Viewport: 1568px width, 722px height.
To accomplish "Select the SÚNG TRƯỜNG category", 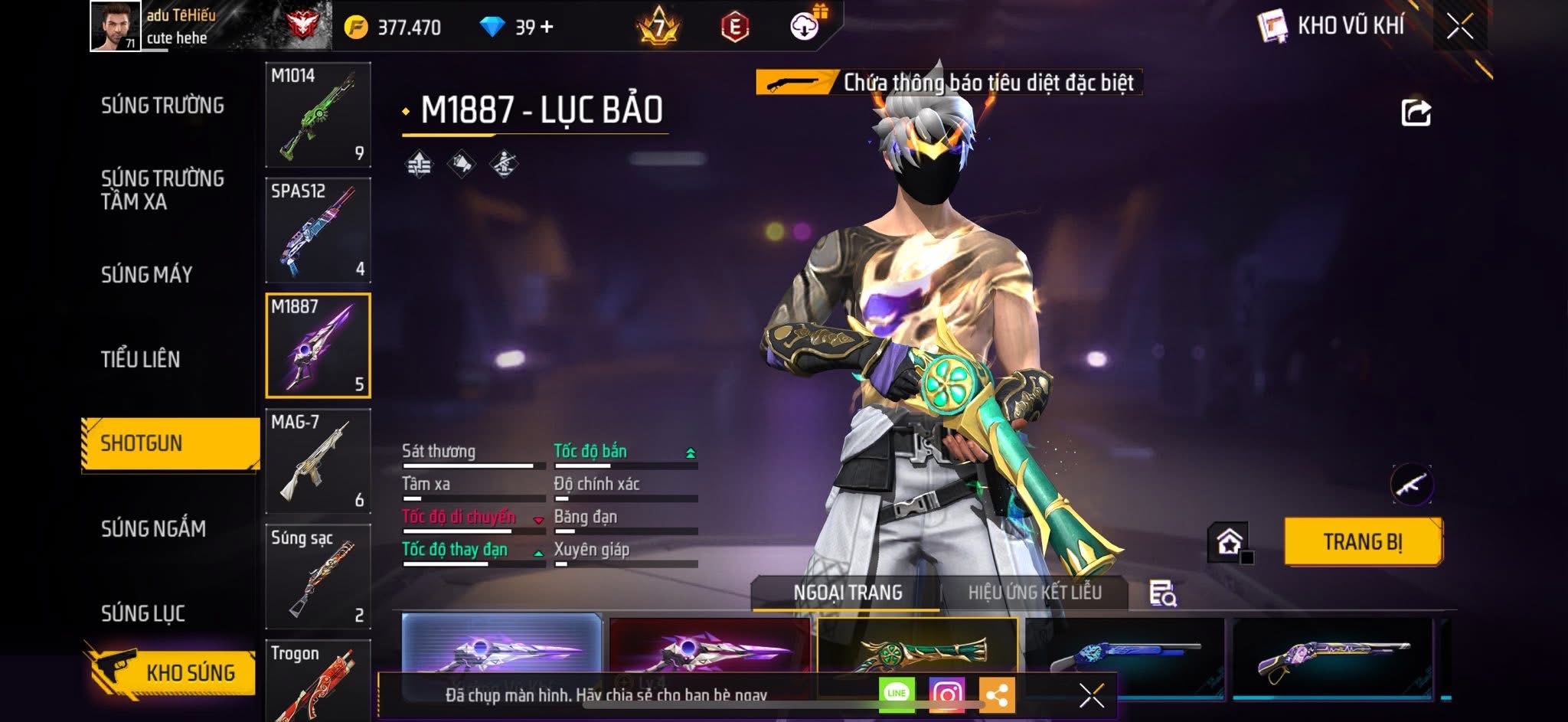I will tap(162, 106).
